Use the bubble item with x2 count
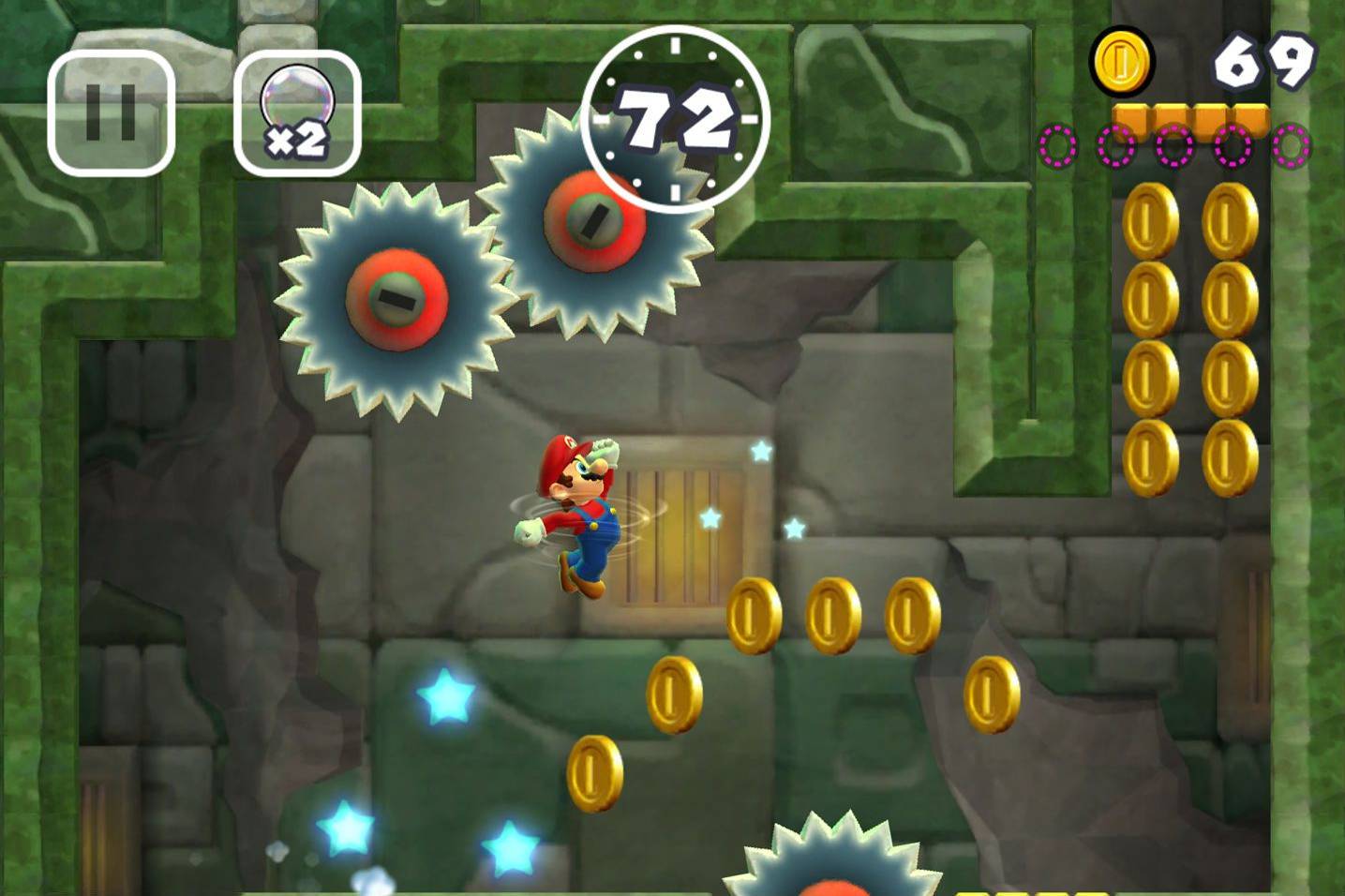This screenshot has width=1345, height=896. (298, 105)
